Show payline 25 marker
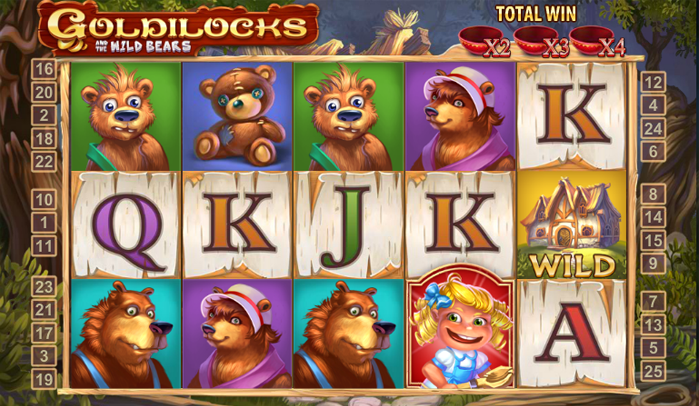 tap(653, 371)
